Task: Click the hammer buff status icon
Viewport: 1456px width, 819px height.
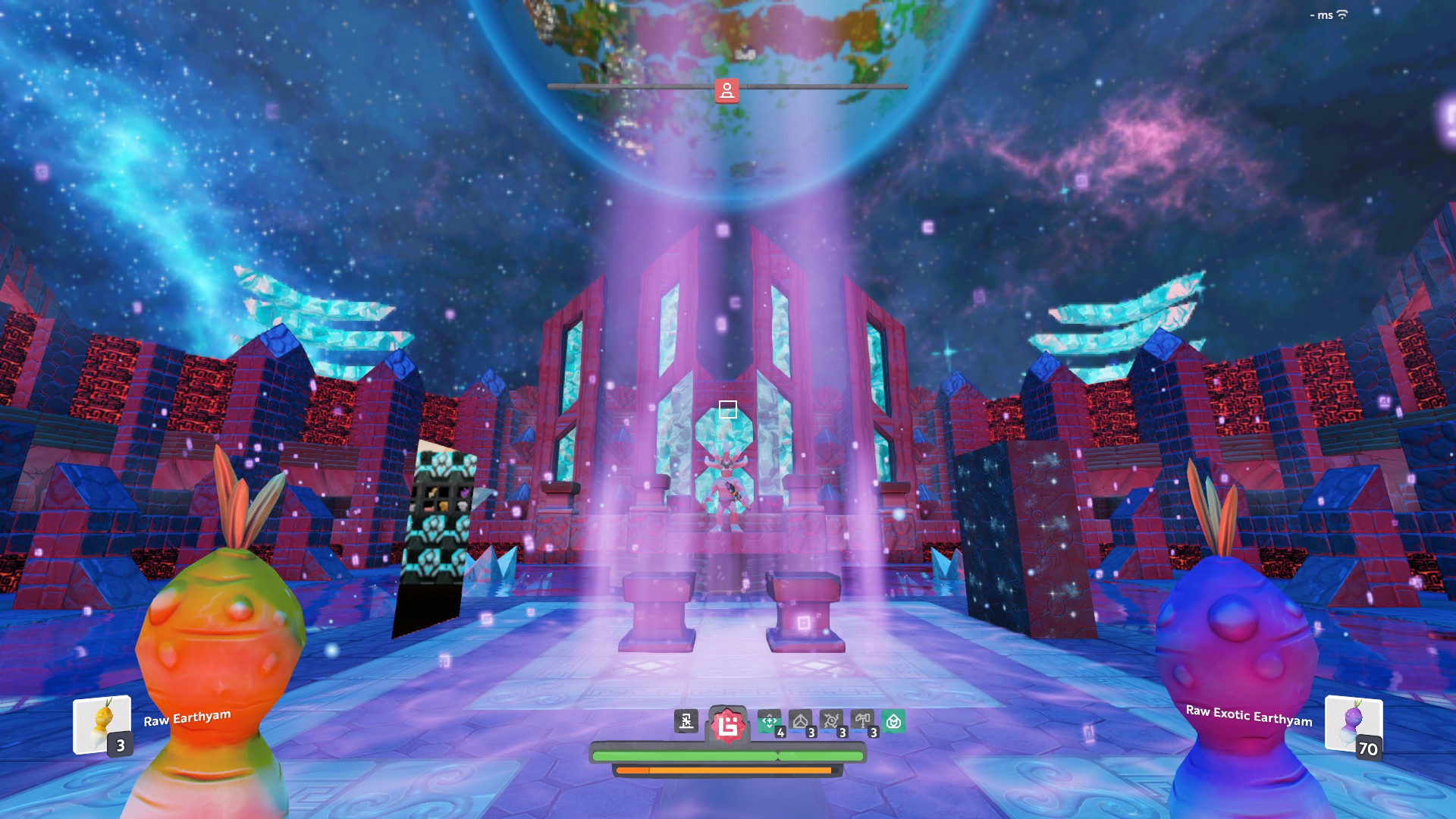Action: [x=862, y=721]
